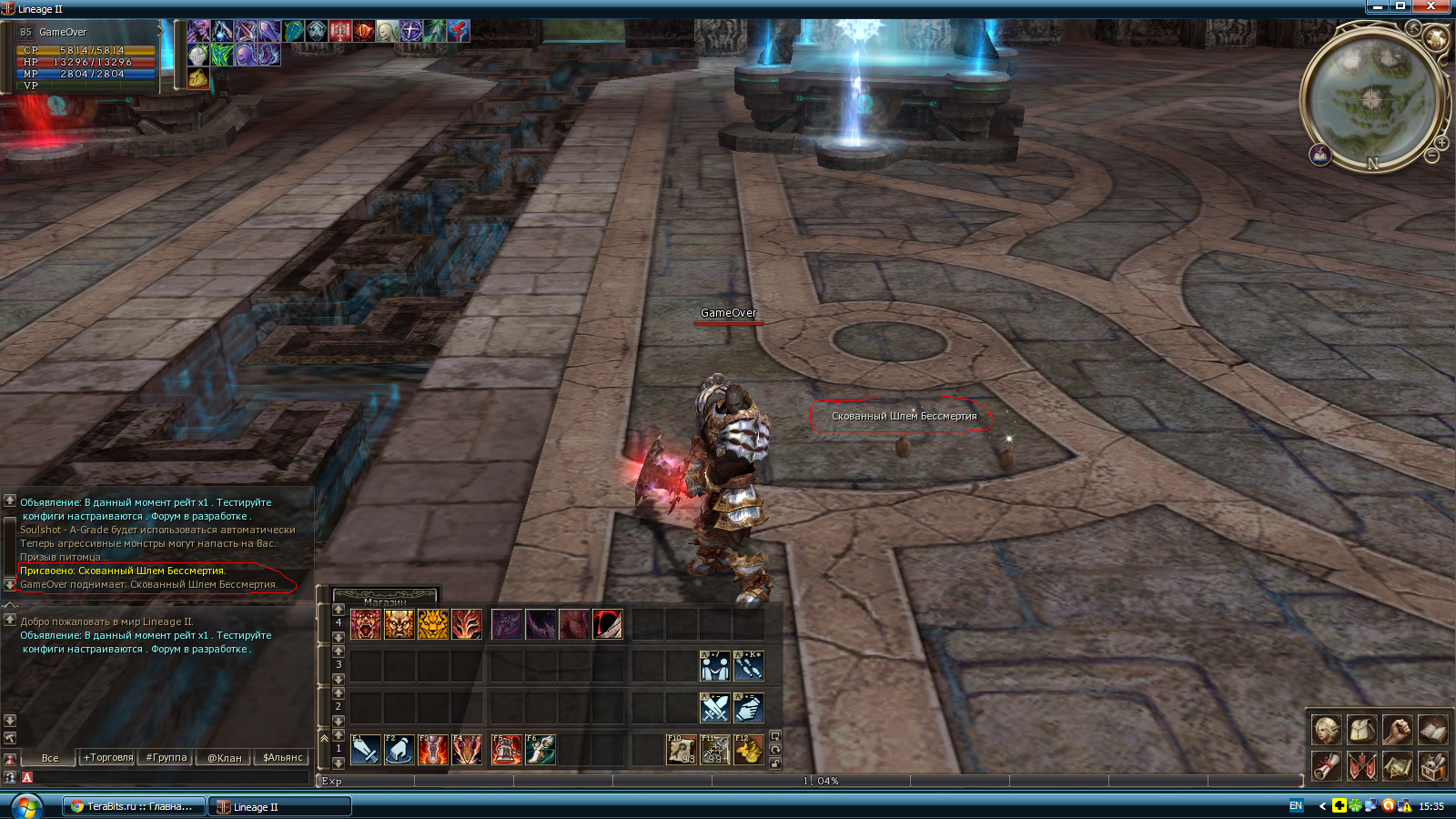The height and width of the screenshot is (819, 1456).
Task: Click the circular minimap
Action: pyautogui.click(x=1370, y=96)
